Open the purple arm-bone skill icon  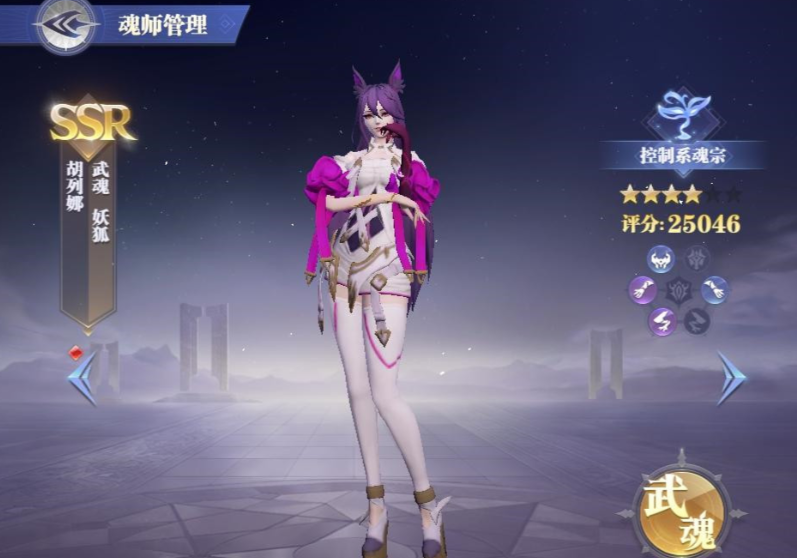tap(643, 291)
